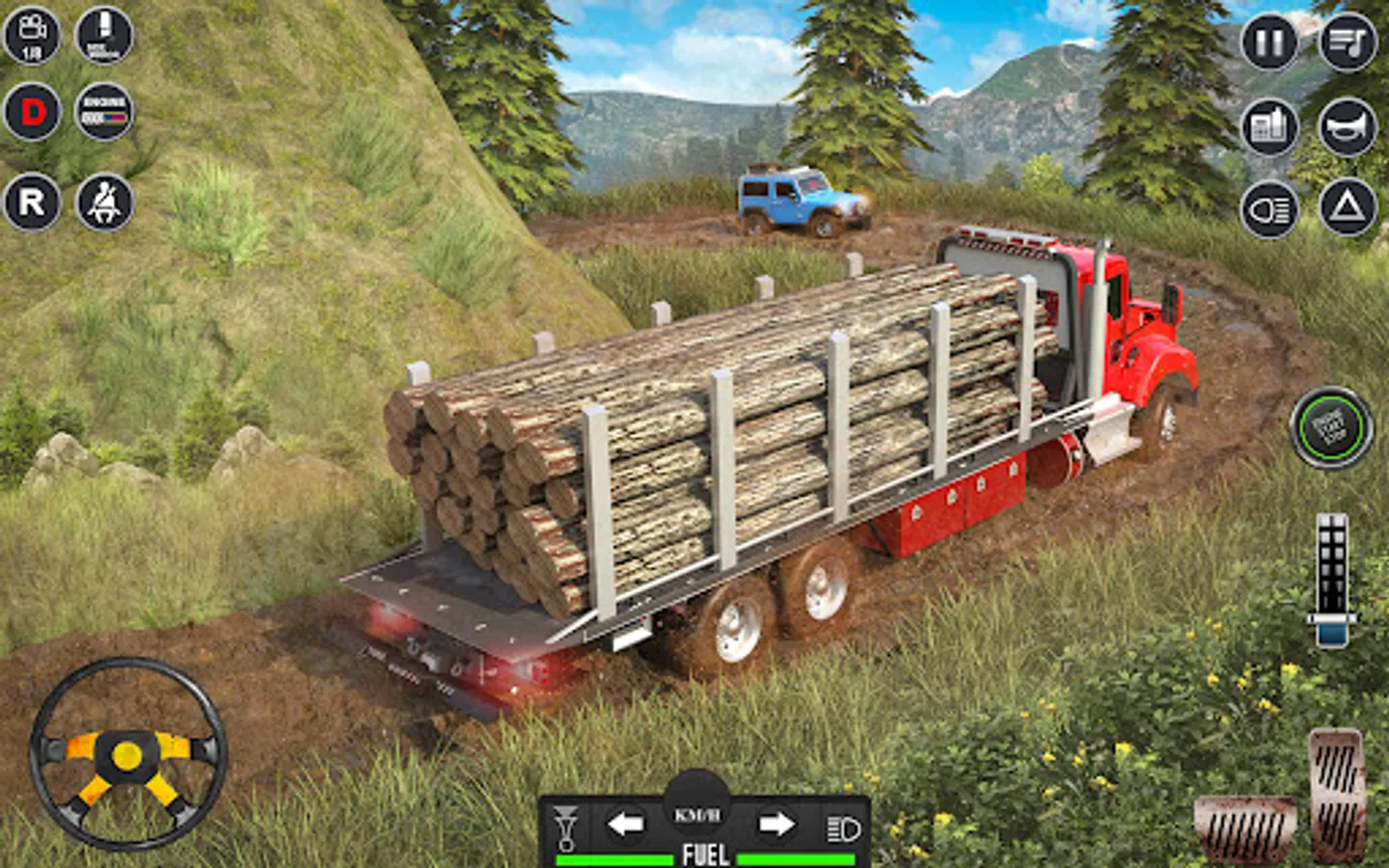Toggle the headlights button
This screenshot has width=1389, height=868.
[1269, 209]
